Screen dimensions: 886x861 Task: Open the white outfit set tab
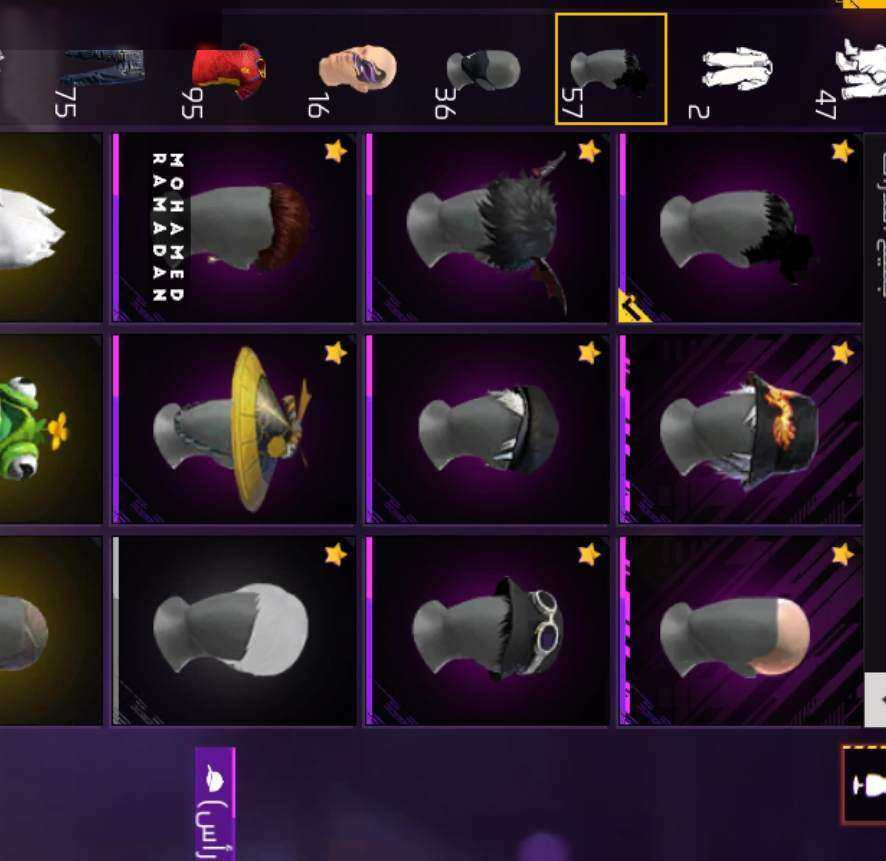point(736,70)
